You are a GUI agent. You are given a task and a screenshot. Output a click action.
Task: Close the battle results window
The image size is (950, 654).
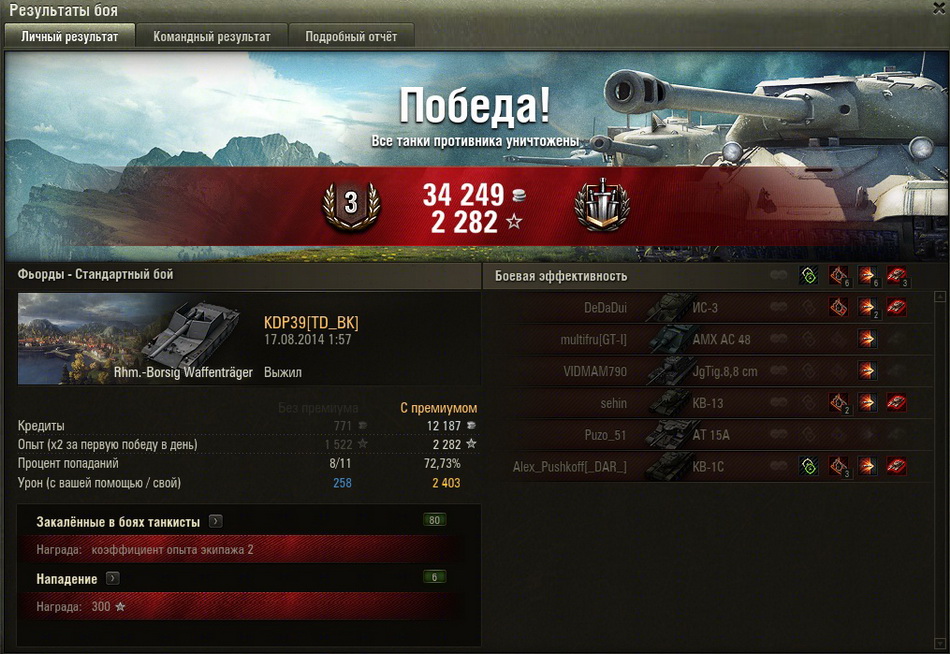click(x=938, y=9)
